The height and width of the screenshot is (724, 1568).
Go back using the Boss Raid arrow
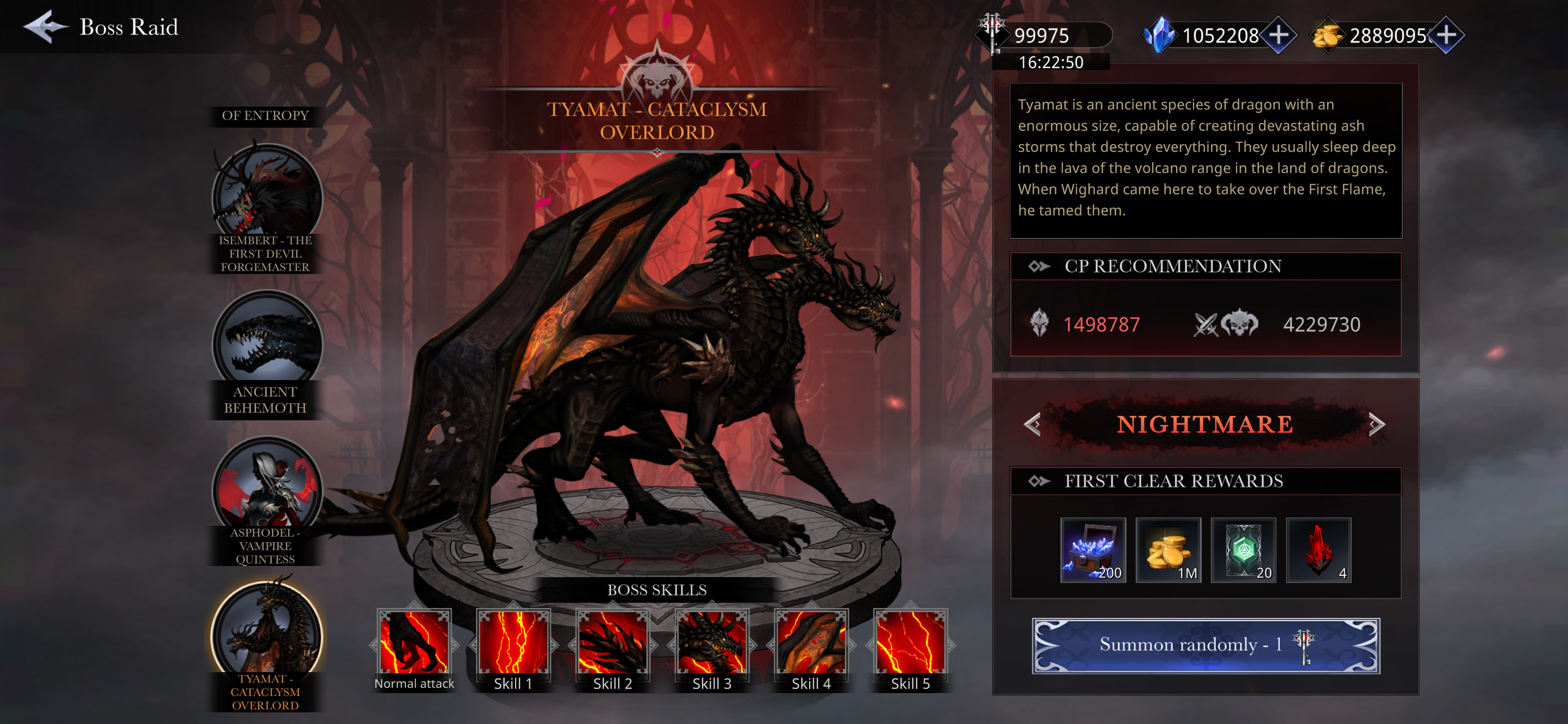[44, 27]
